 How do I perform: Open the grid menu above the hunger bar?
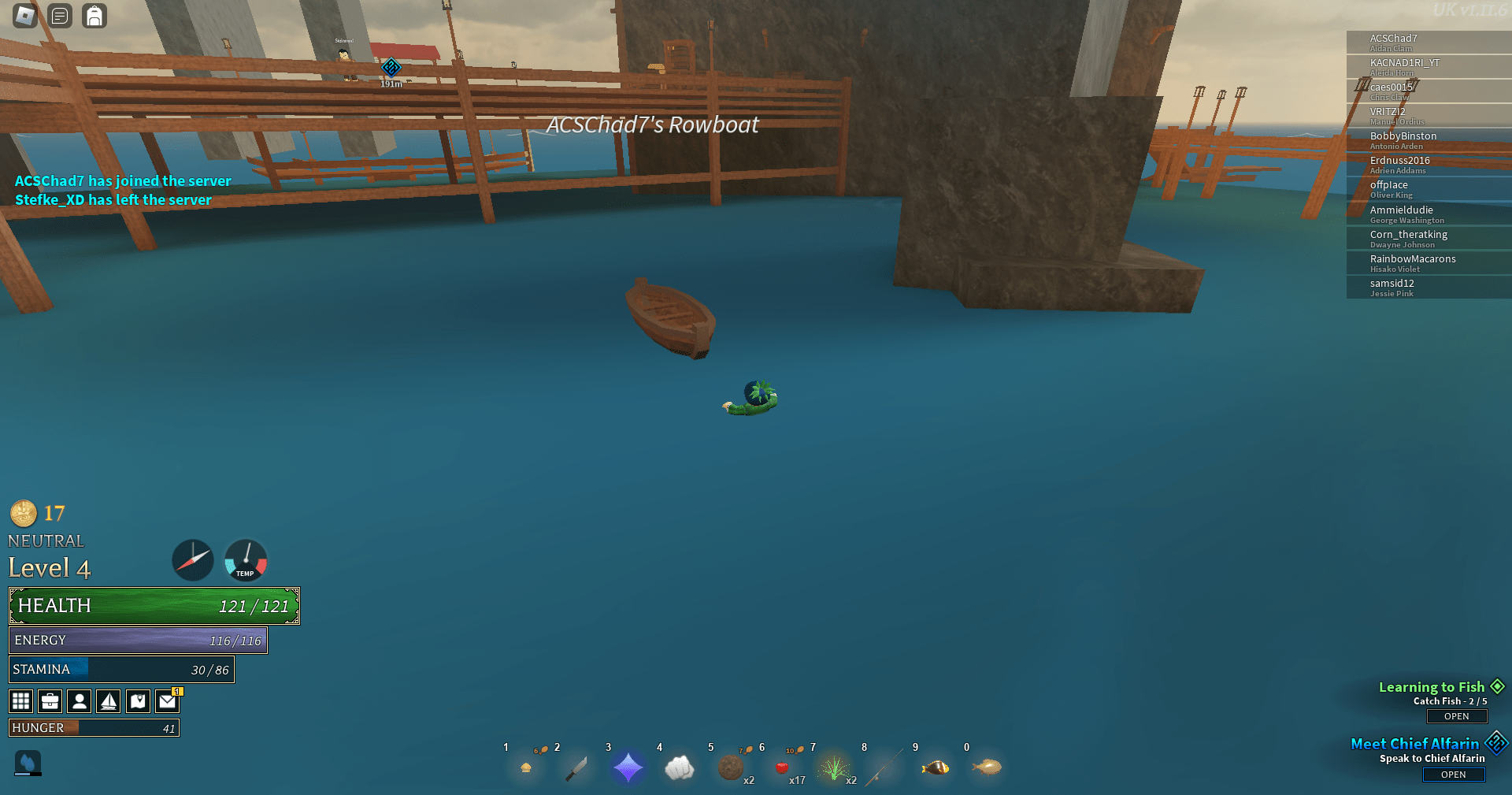[20, 700]
